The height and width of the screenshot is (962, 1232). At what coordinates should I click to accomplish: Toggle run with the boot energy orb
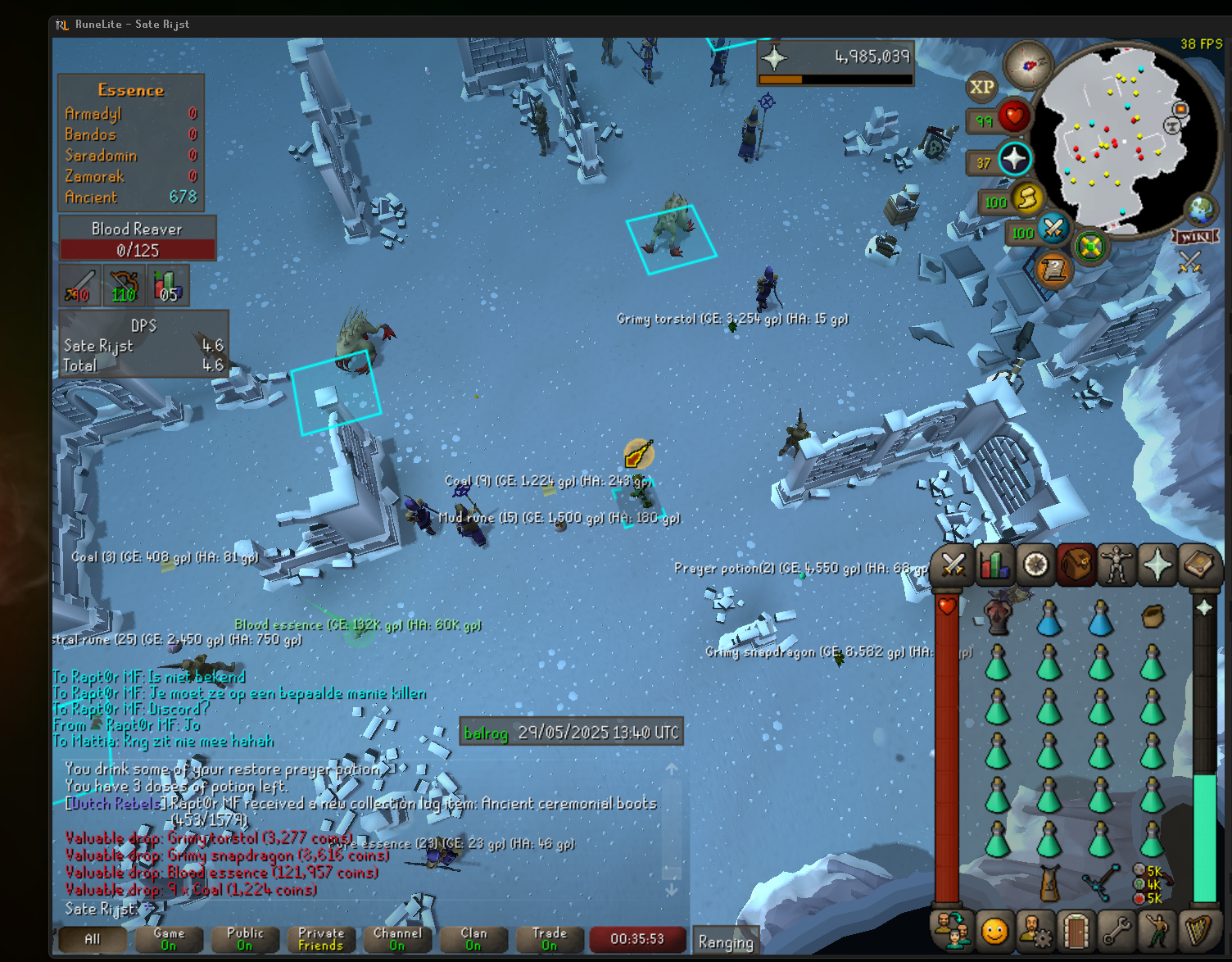(x=1026, y=198)
